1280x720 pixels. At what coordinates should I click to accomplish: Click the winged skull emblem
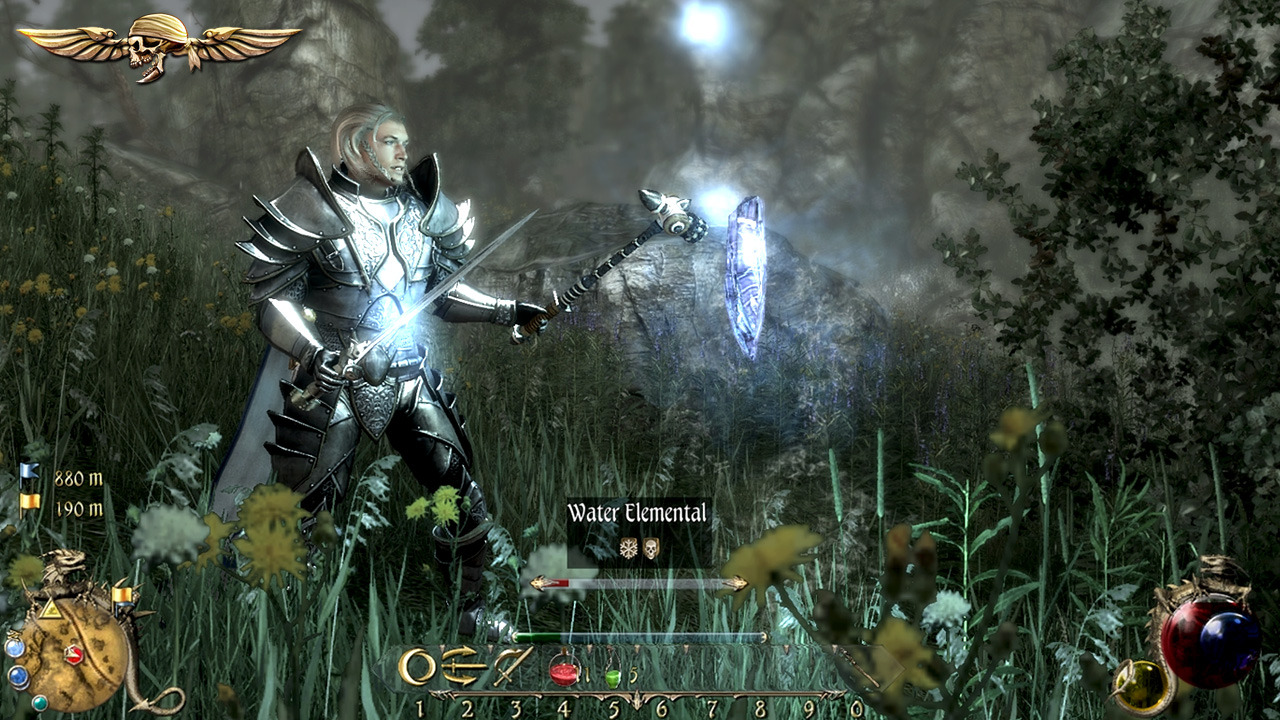pos(158,43)
